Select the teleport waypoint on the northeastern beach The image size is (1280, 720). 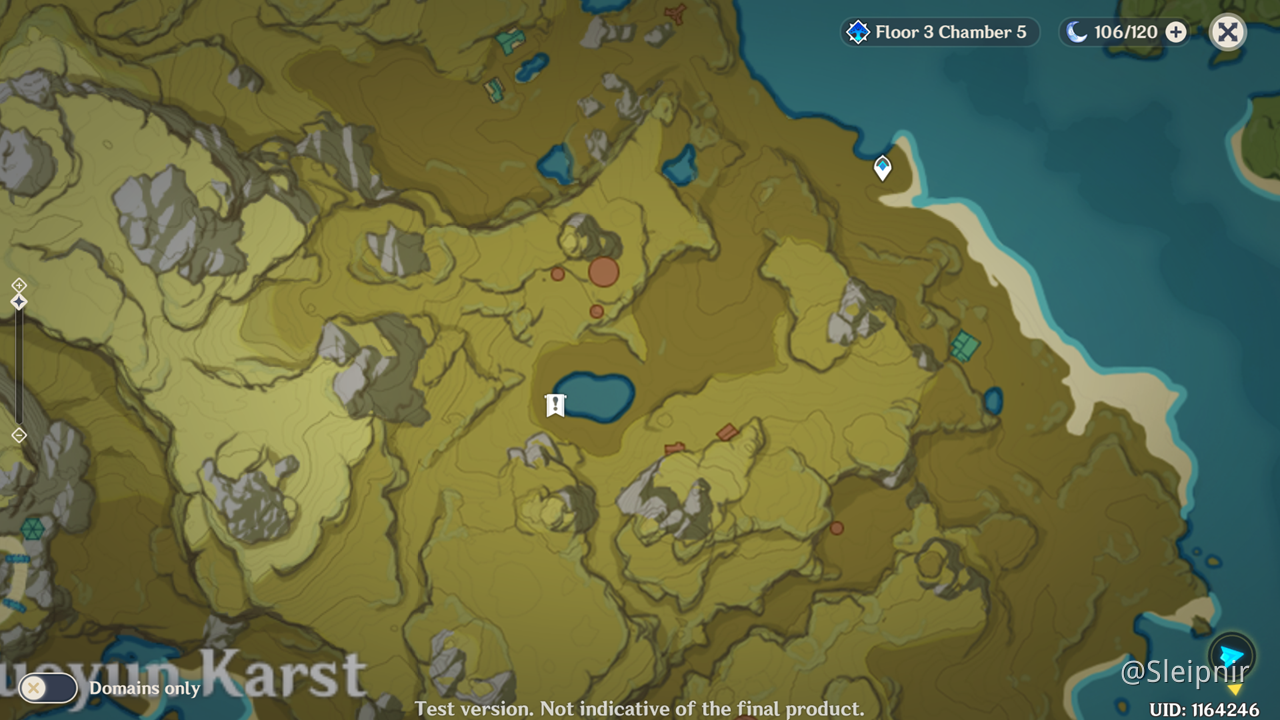point(881,168)
